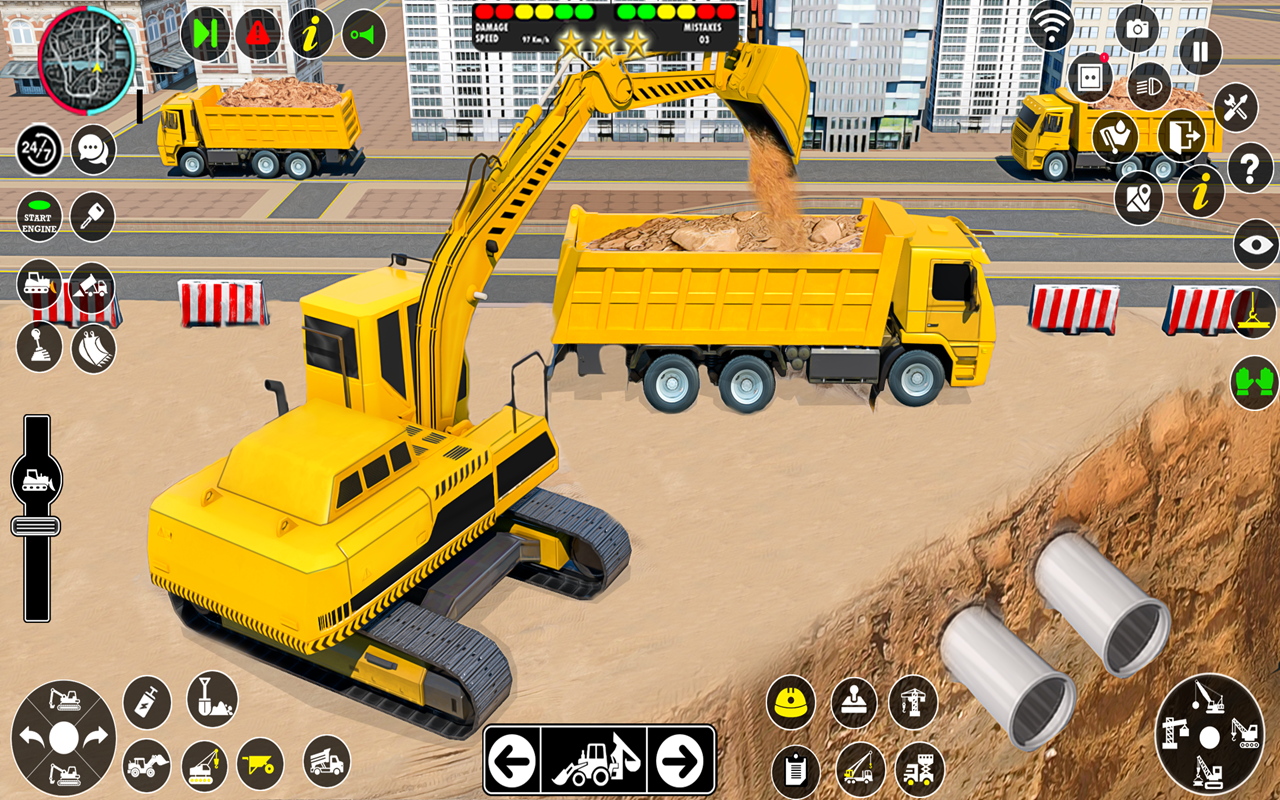The width and height of the screenshot is (1280, 800).
Task: Pause the game
Action: [1200, 51]
